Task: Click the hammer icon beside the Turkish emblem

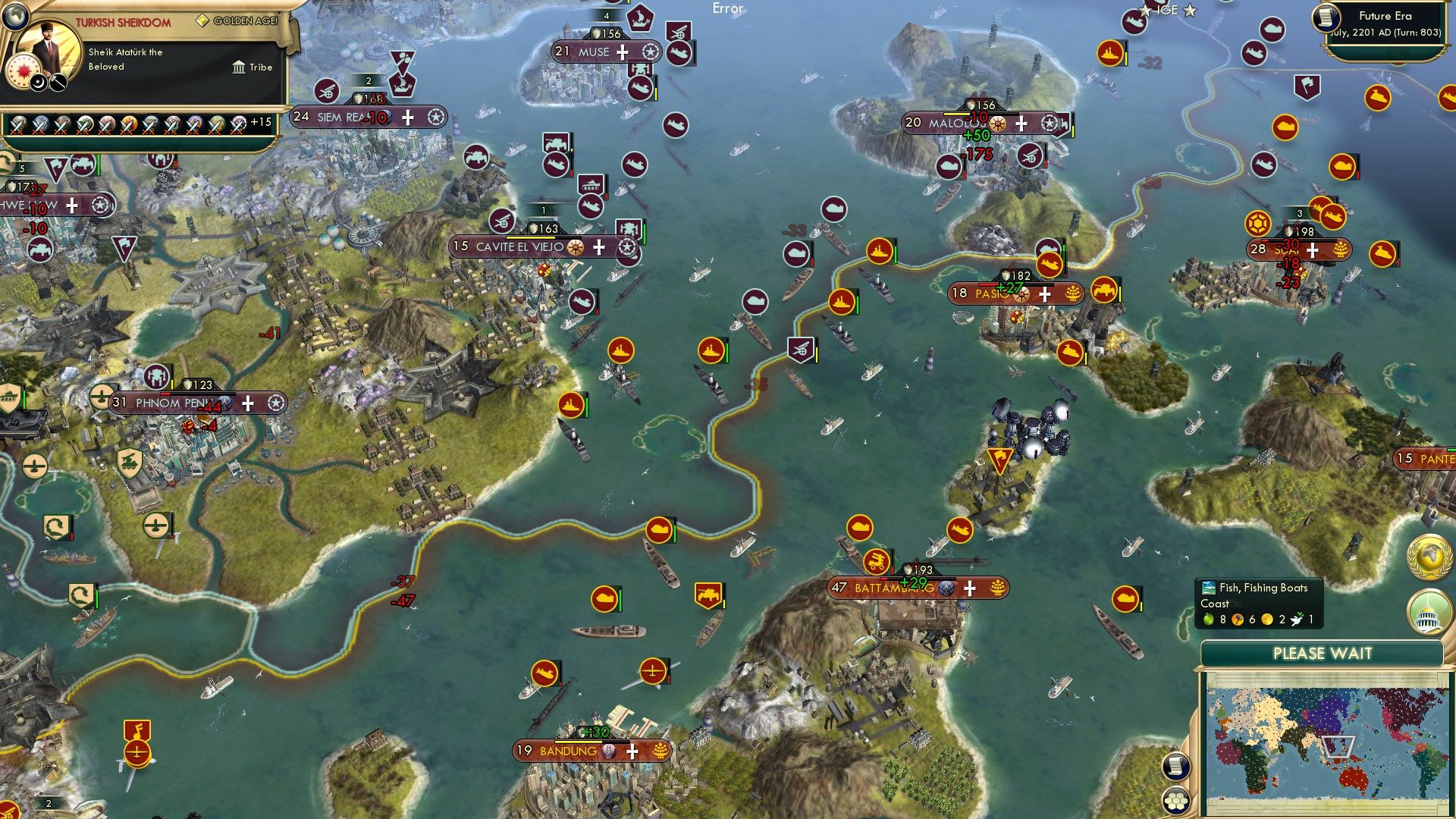Action: coord(57,82)
